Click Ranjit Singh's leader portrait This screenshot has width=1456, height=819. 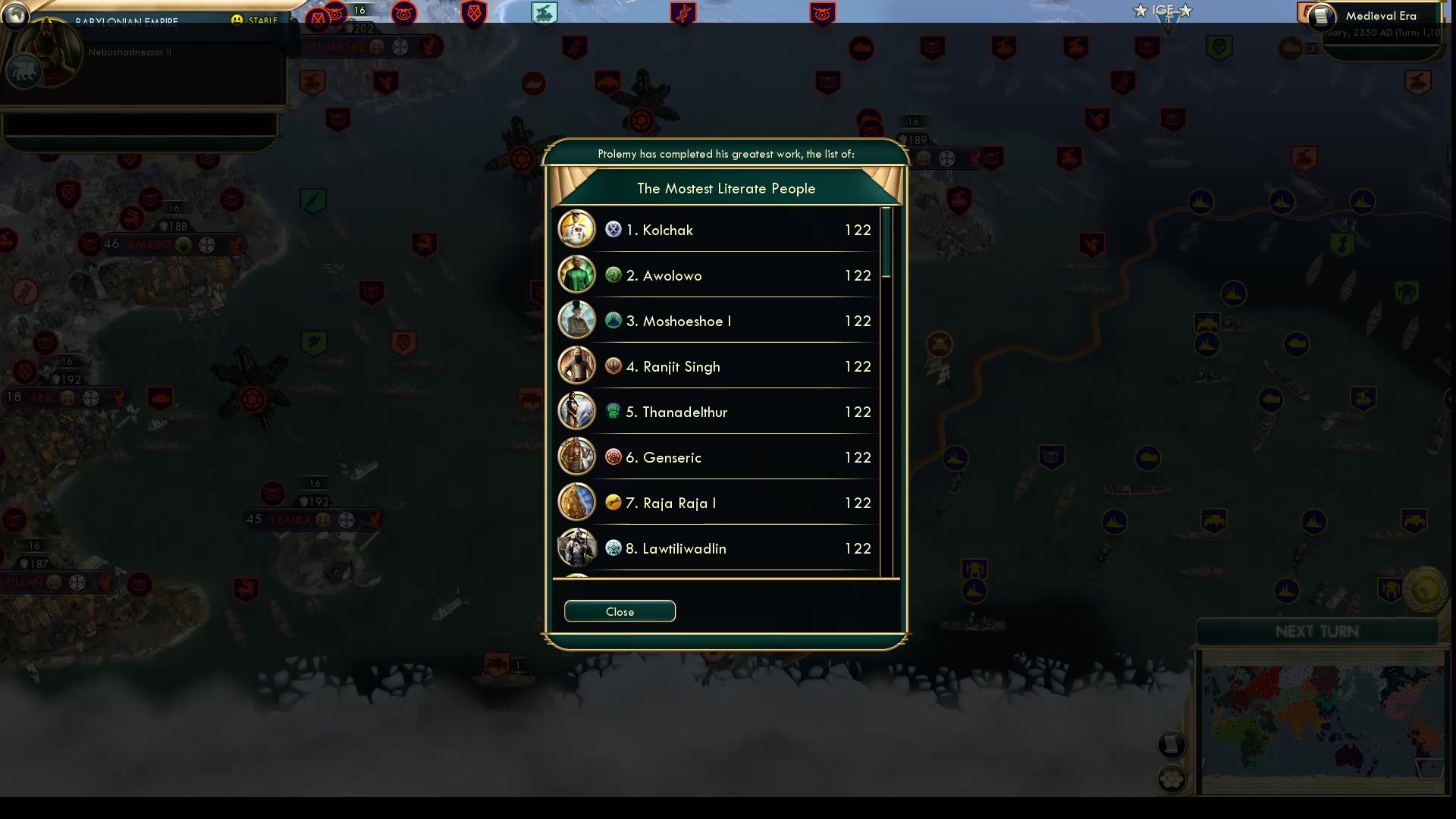click(x=577, y=366)
